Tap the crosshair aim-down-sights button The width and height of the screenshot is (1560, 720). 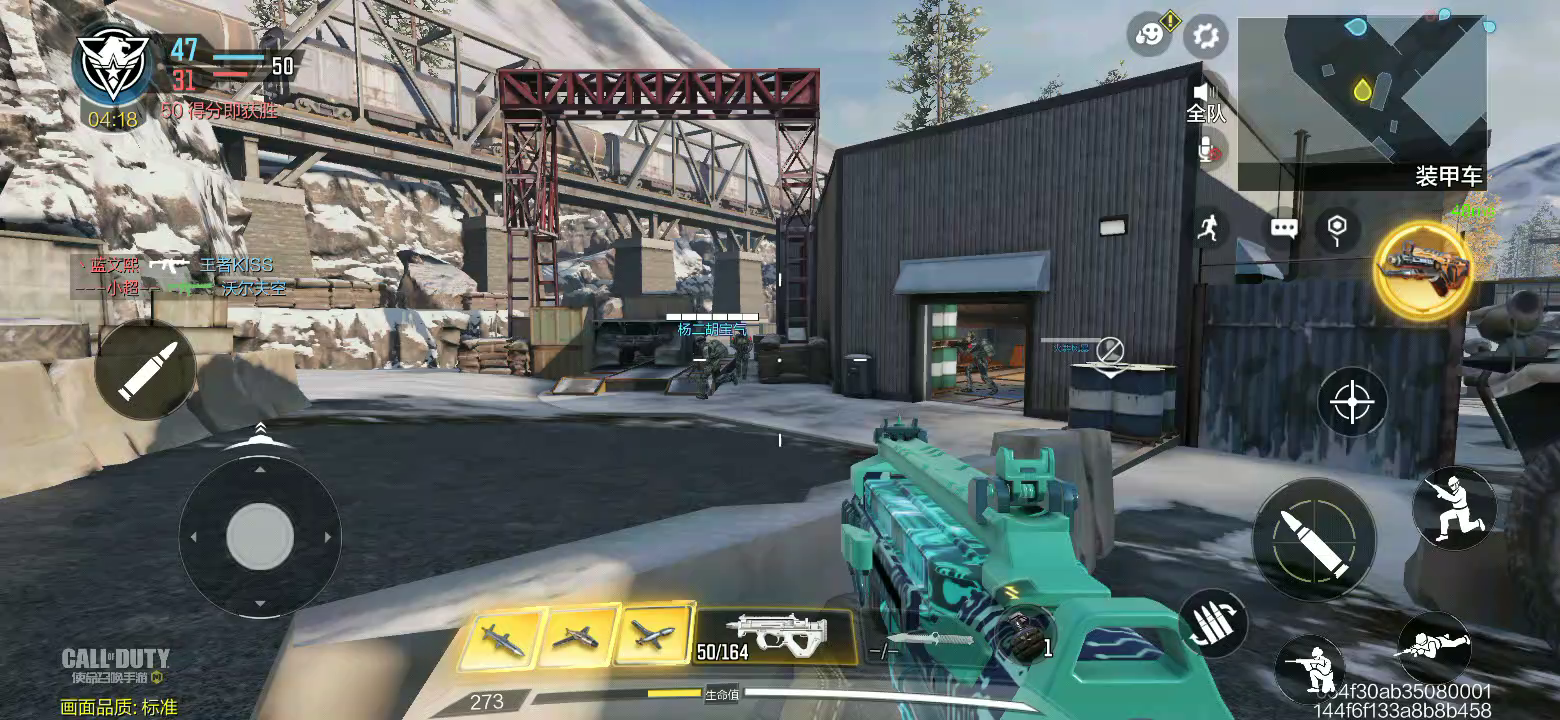1352,402
